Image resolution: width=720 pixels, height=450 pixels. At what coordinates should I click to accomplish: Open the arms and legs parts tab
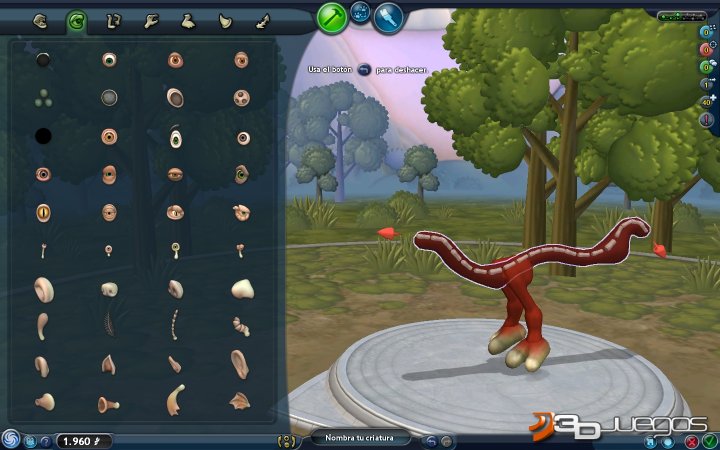(112, 20)
